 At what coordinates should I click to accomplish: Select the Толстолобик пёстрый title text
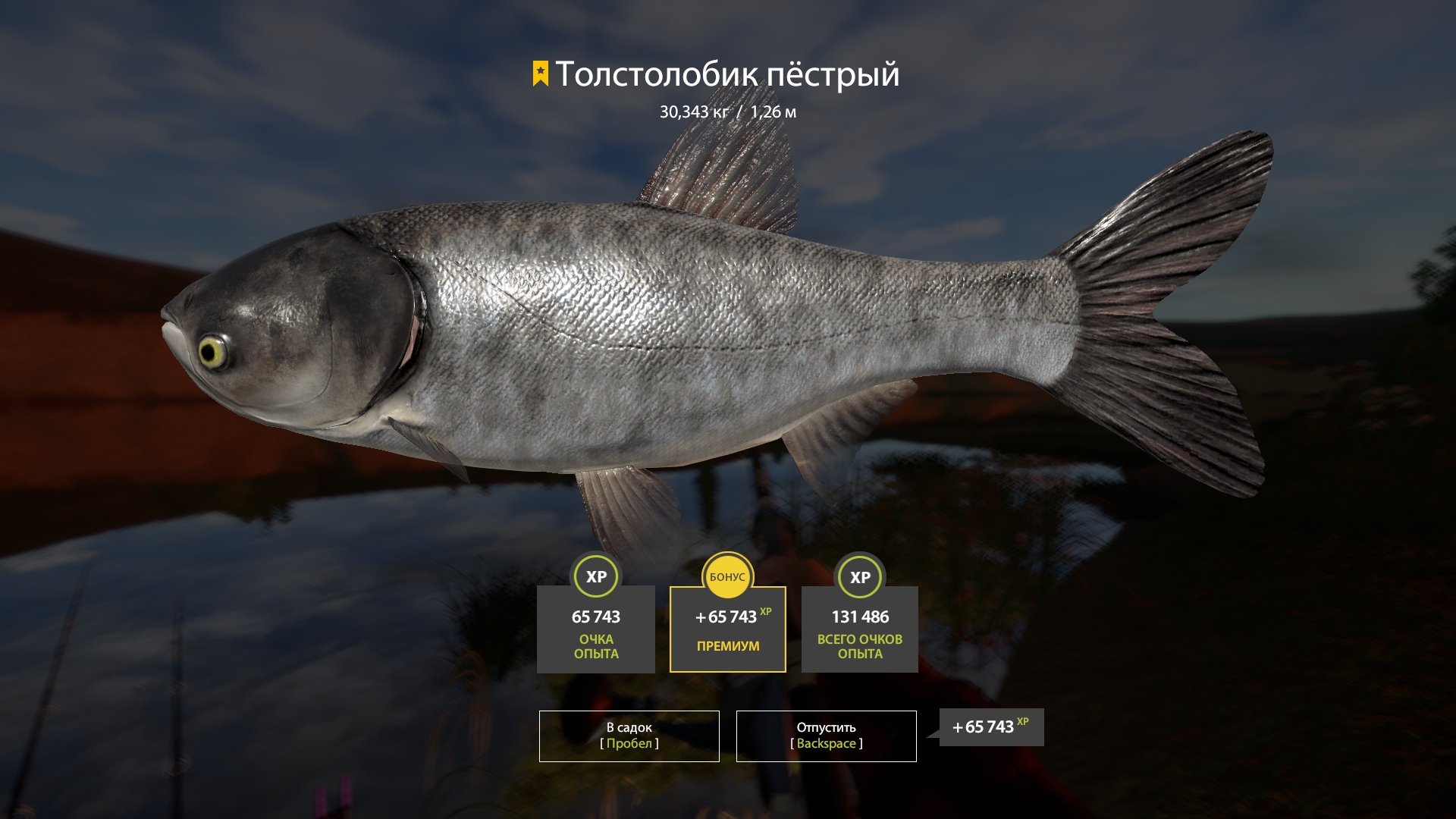click(x=728, y=74)
